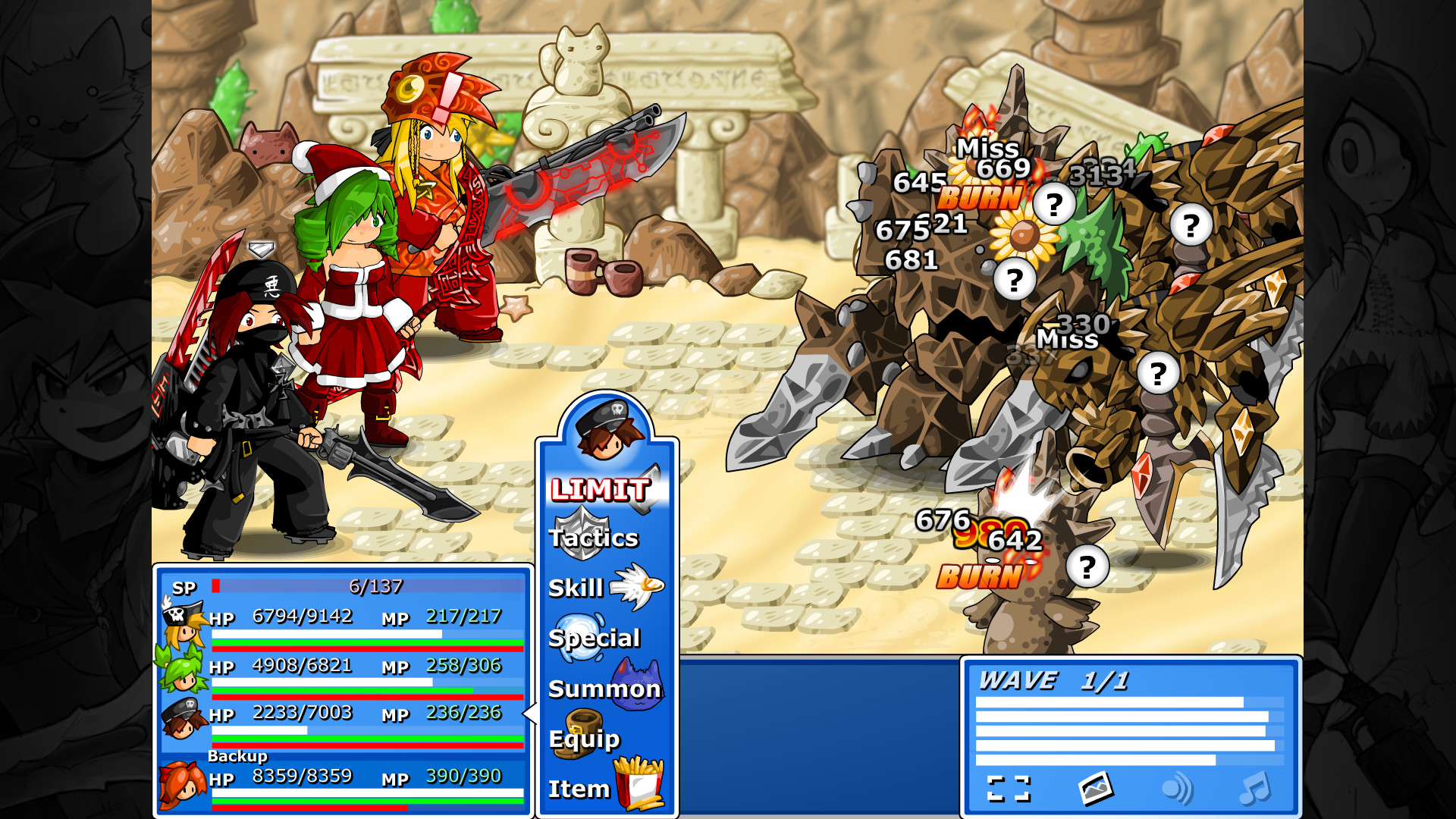The image size is (1456, 819).
Task: Toggle fullscreen with the corner-brackets icon
Action: (x=1009, y=787)
